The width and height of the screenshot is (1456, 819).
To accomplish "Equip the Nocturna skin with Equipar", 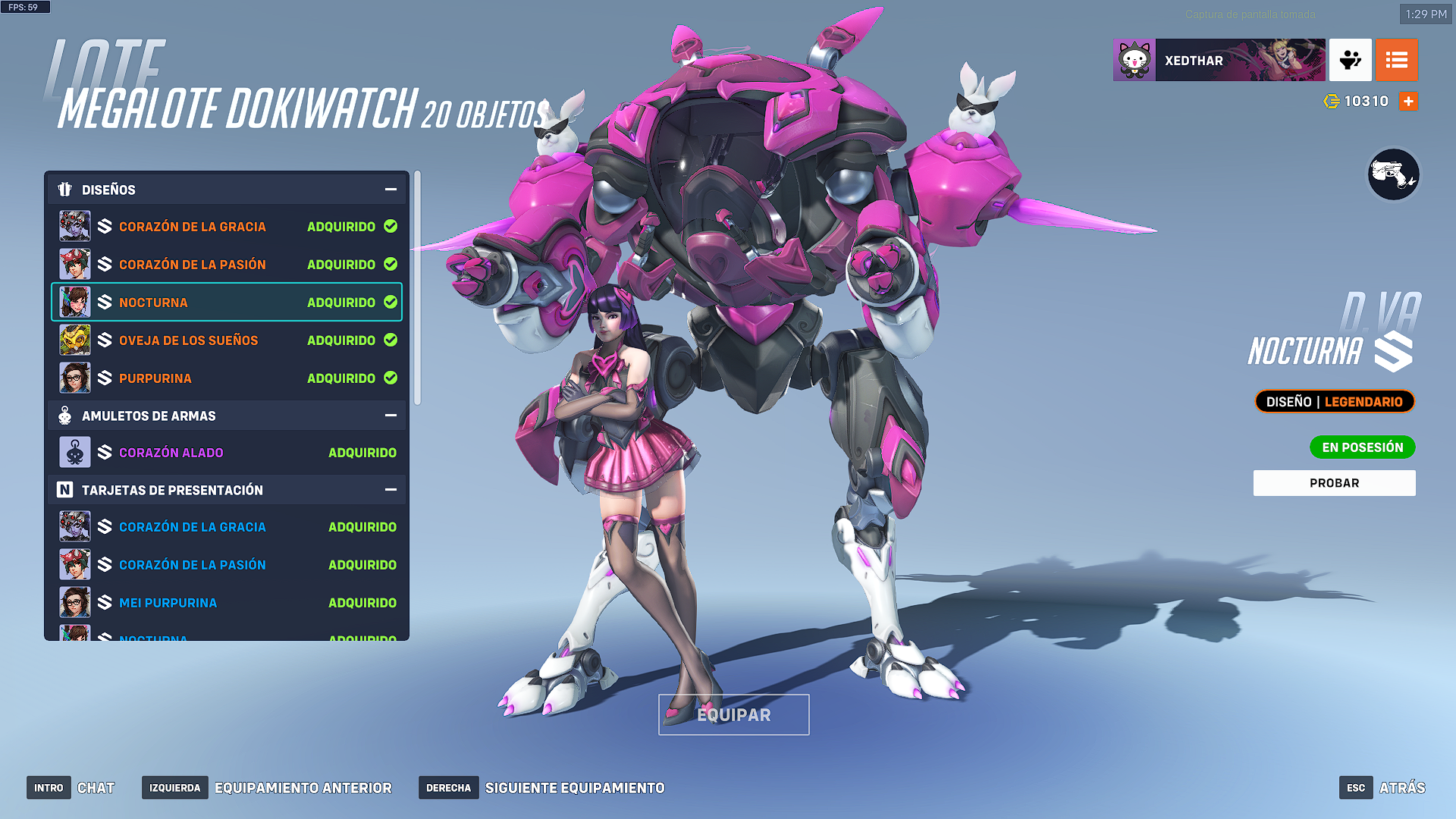I will point(733,714).
